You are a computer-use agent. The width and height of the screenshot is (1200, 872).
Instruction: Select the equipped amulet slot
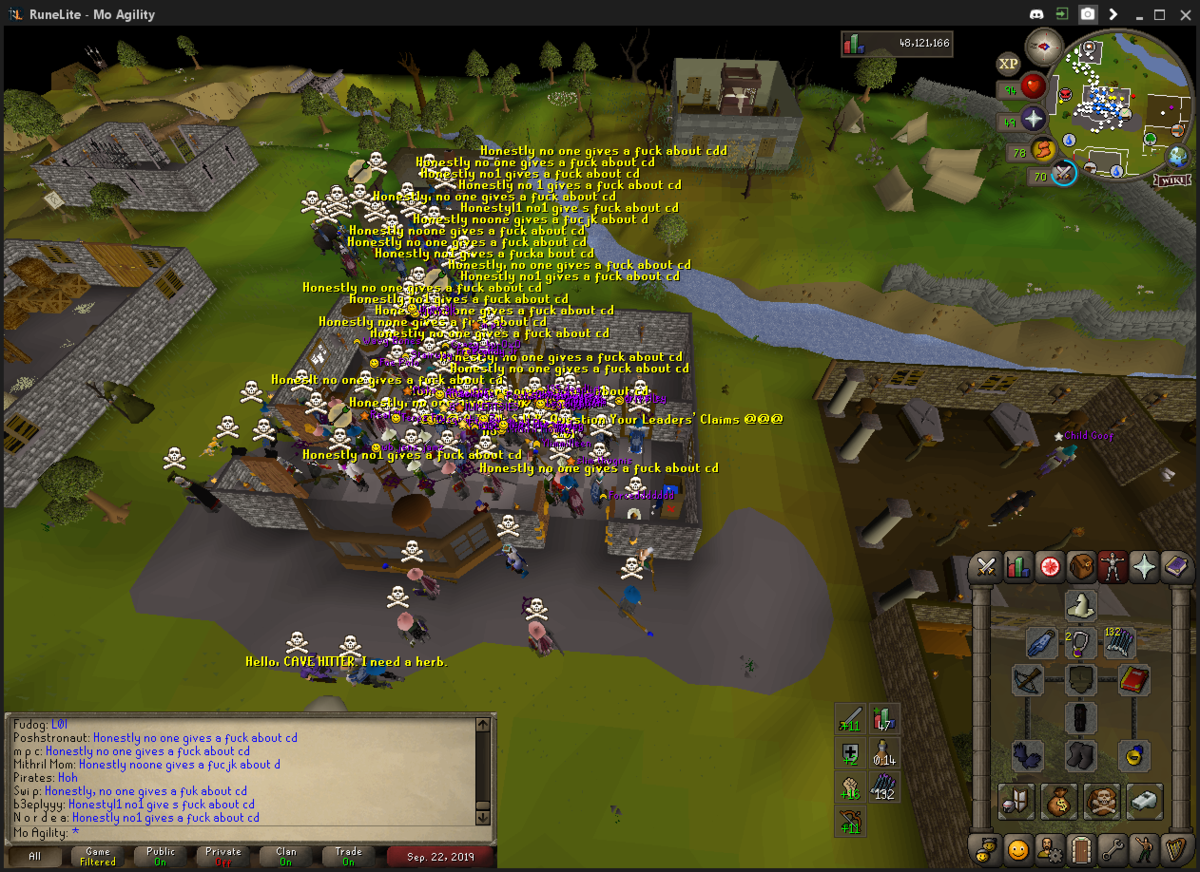click(1081, 642)
